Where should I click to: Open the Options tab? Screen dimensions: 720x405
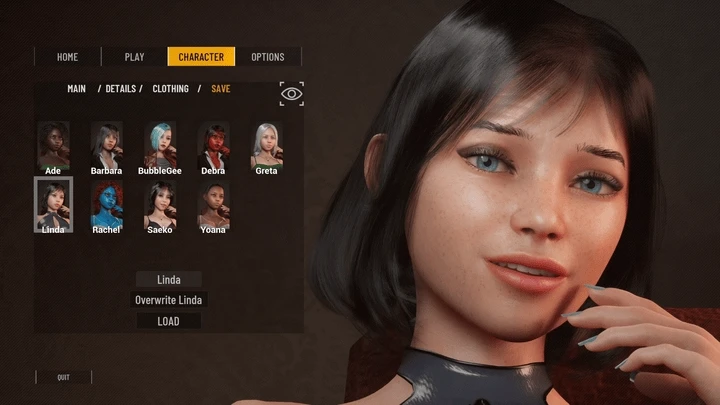click(268, 57)
